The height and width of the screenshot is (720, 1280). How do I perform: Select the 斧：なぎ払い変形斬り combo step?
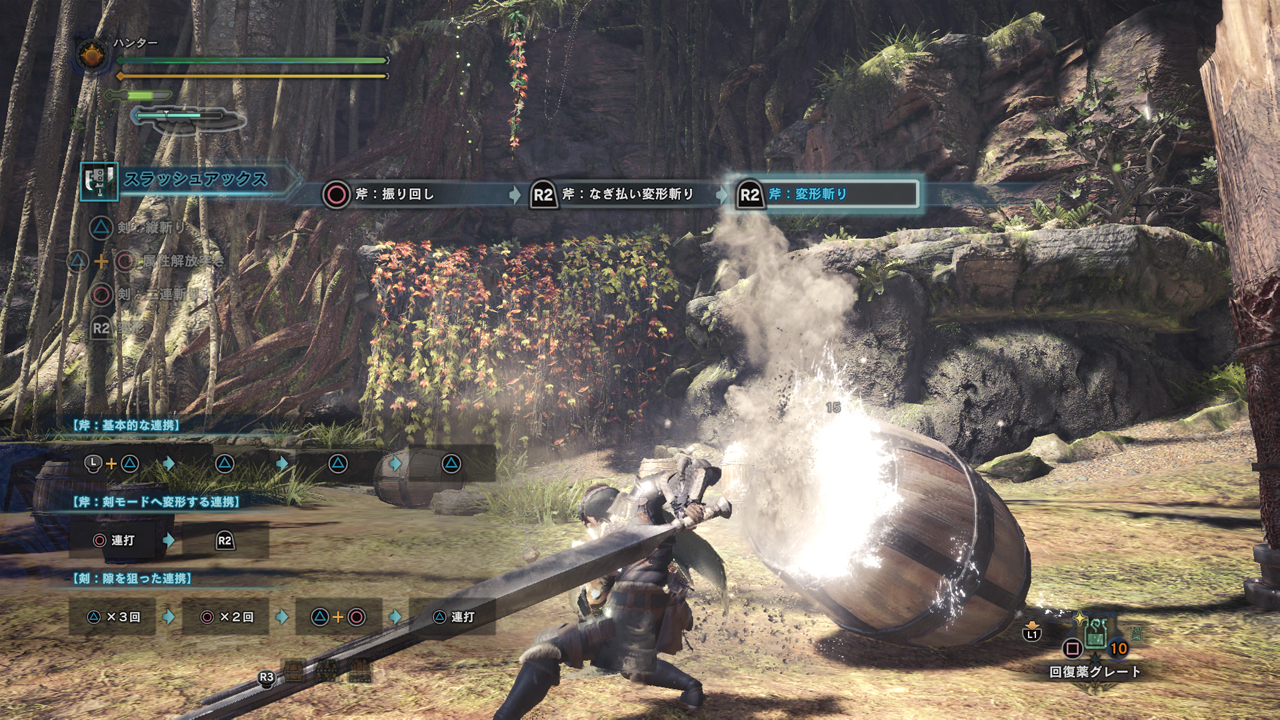pyautogui.click(x=612, y=194)
